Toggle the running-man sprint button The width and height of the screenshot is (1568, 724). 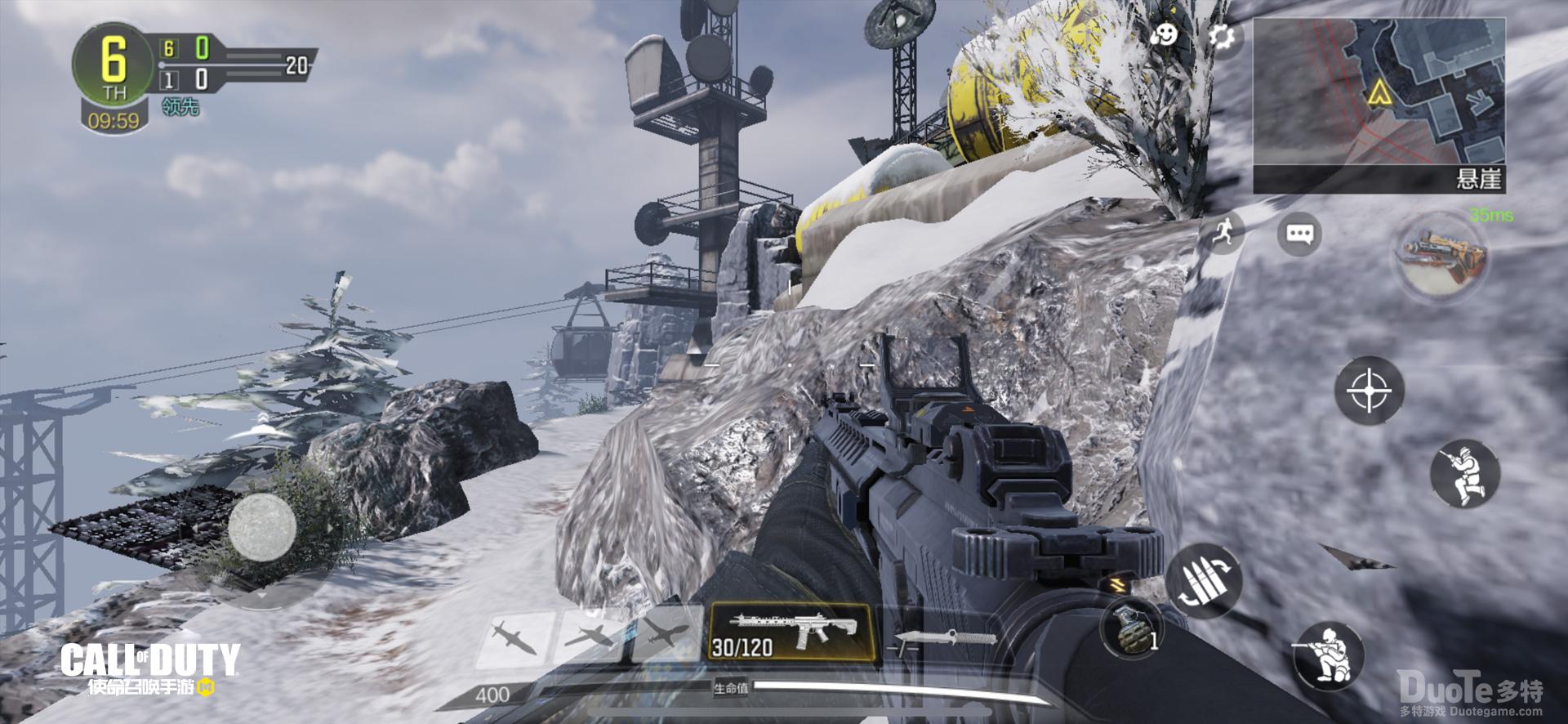tap(1221, 233)
